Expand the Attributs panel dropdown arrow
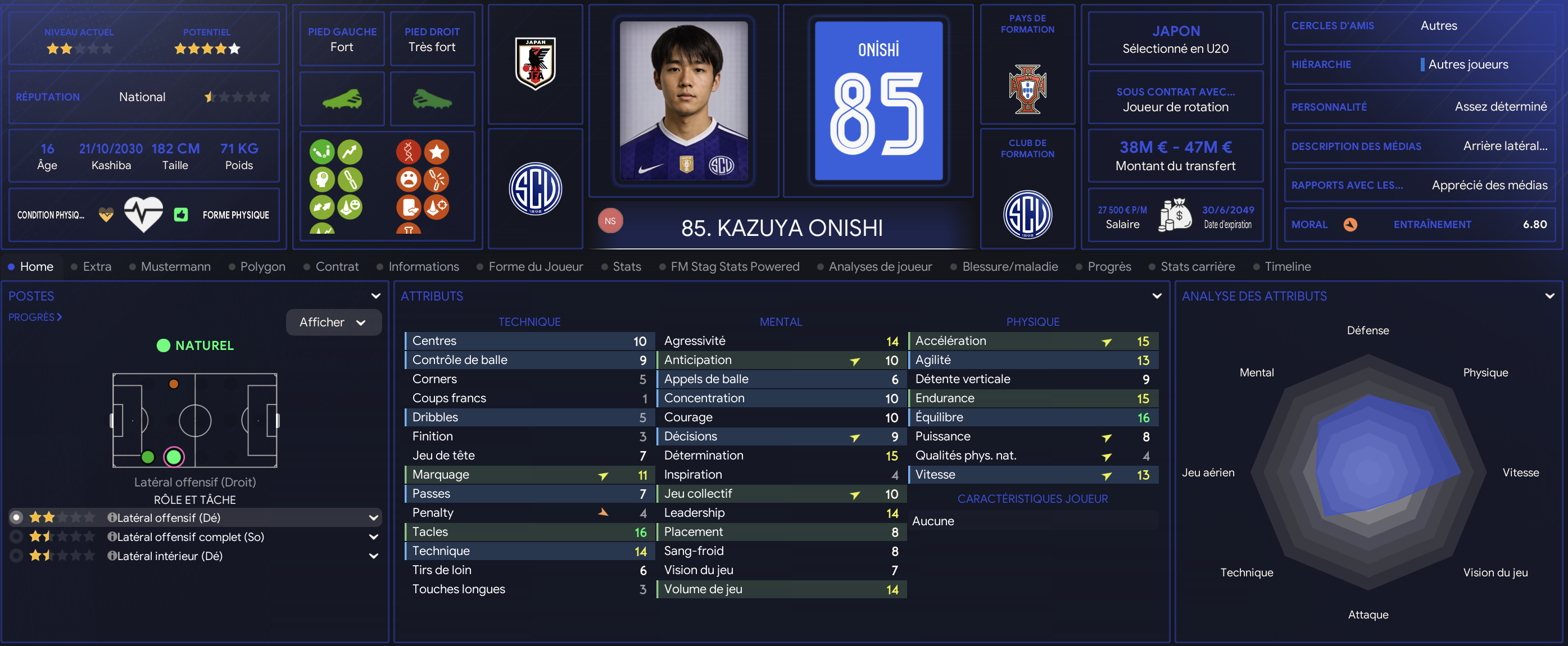Screen dimensions: 1568x646 click(x=1157, y=296)
